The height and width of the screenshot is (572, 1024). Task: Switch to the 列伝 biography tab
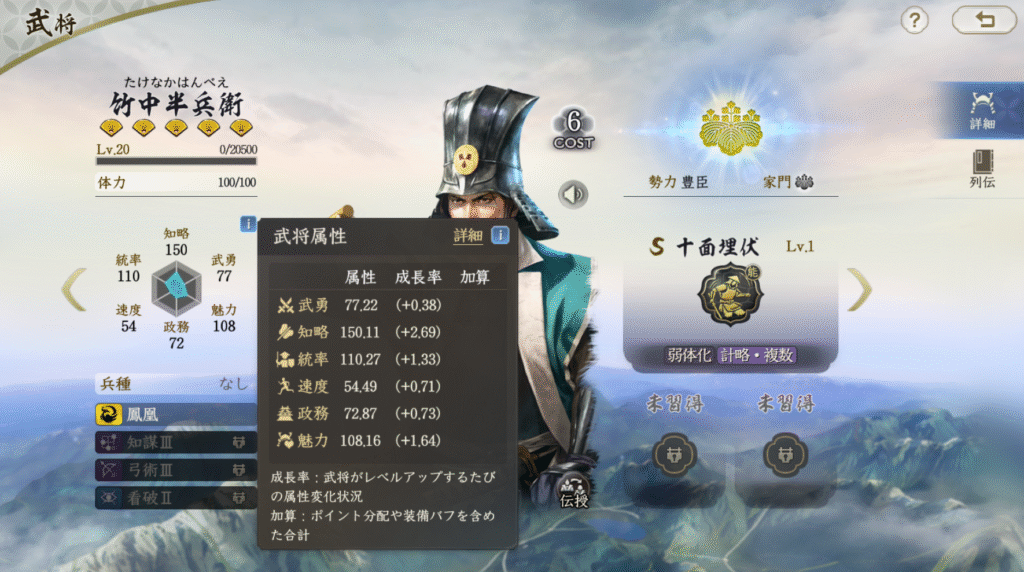point(982,168)
